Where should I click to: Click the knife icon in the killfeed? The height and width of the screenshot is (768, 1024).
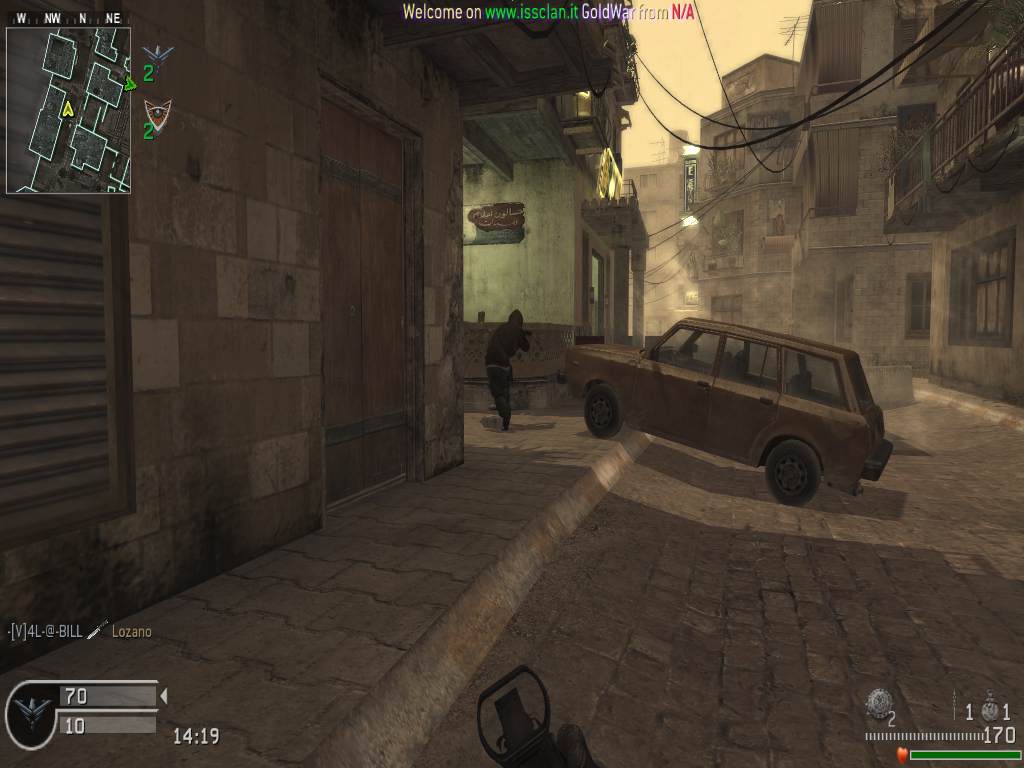point(97,630)
